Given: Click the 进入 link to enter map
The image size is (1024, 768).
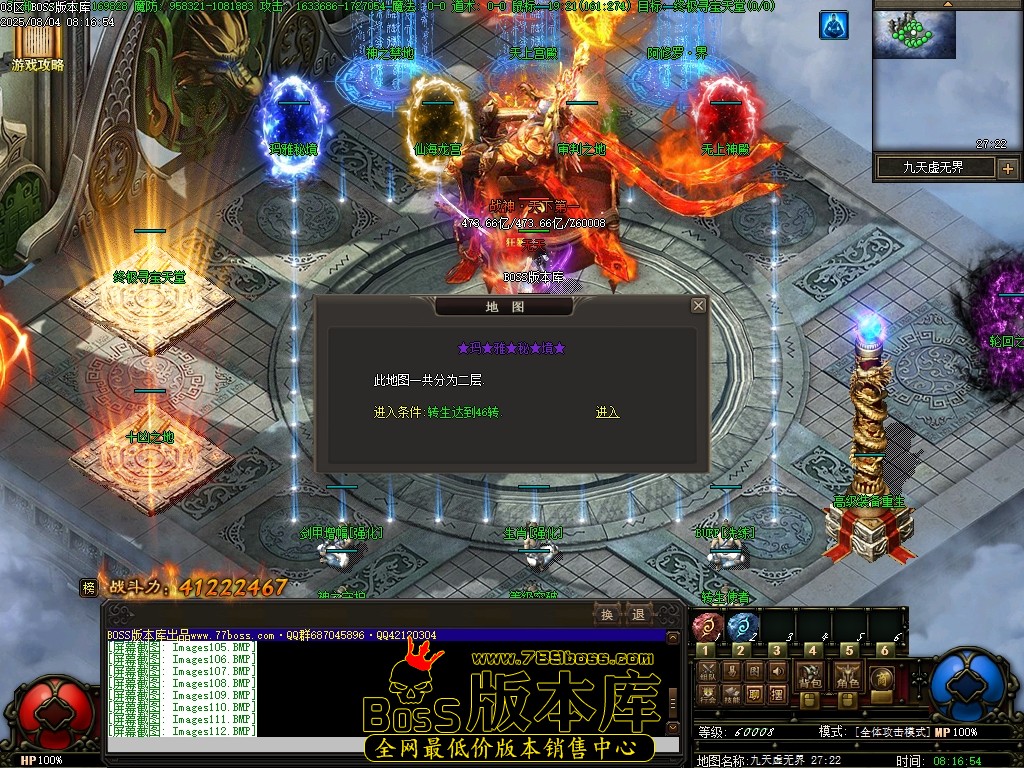Looking at the screenshot, I should [607, 412].
